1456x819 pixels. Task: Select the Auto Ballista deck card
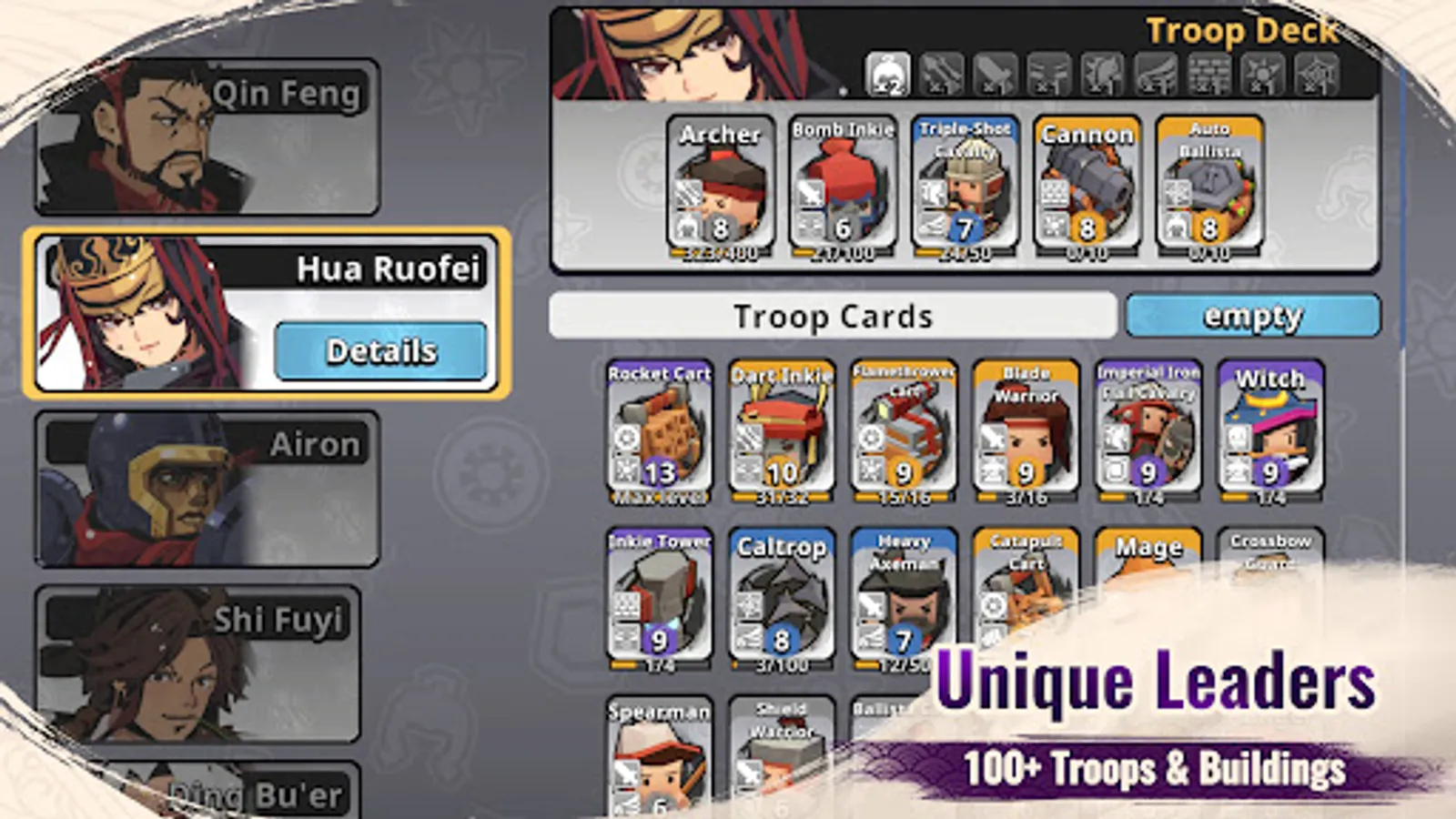tap(1208, 182)
